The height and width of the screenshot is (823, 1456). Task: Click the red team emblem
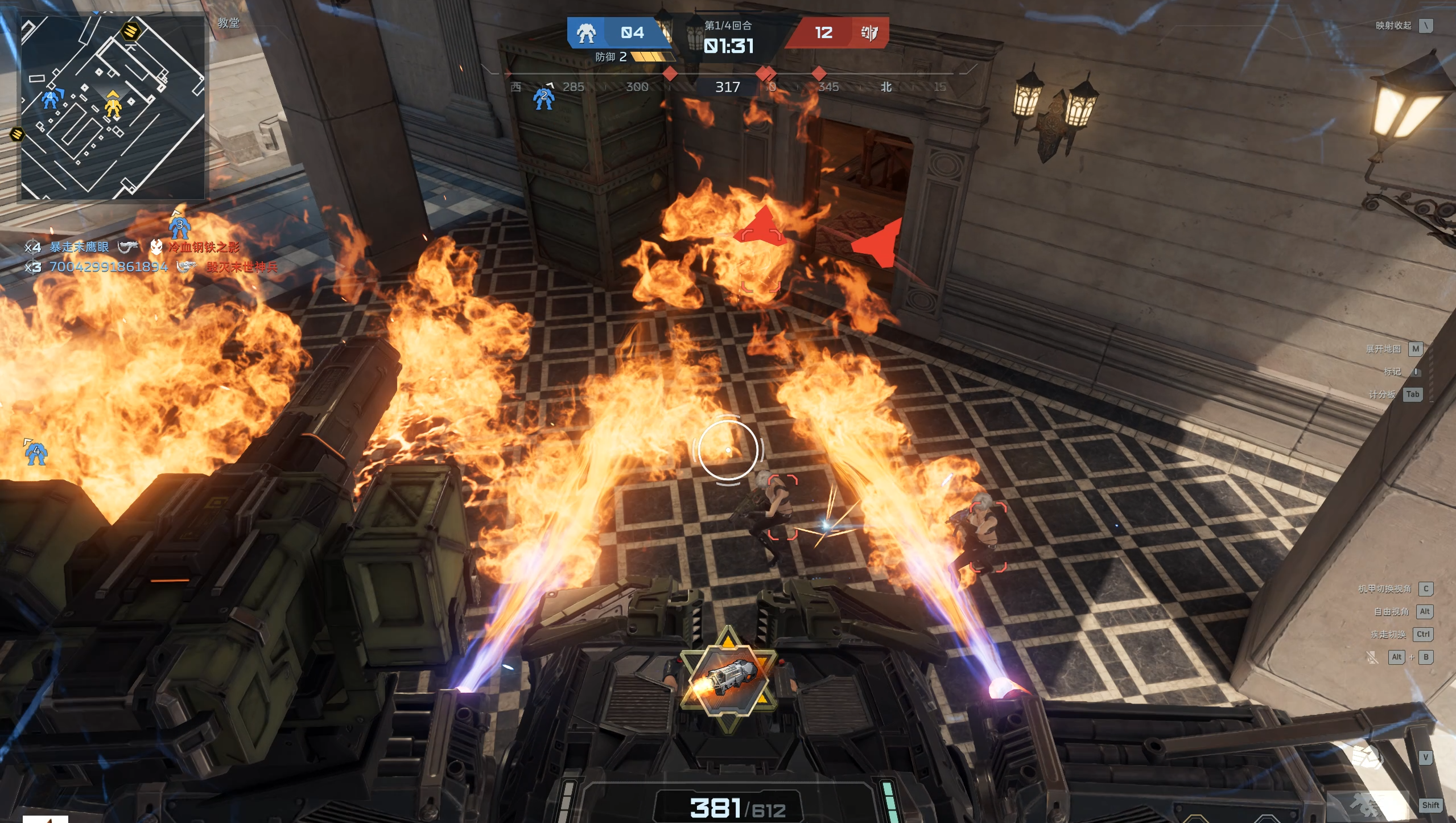869,33
